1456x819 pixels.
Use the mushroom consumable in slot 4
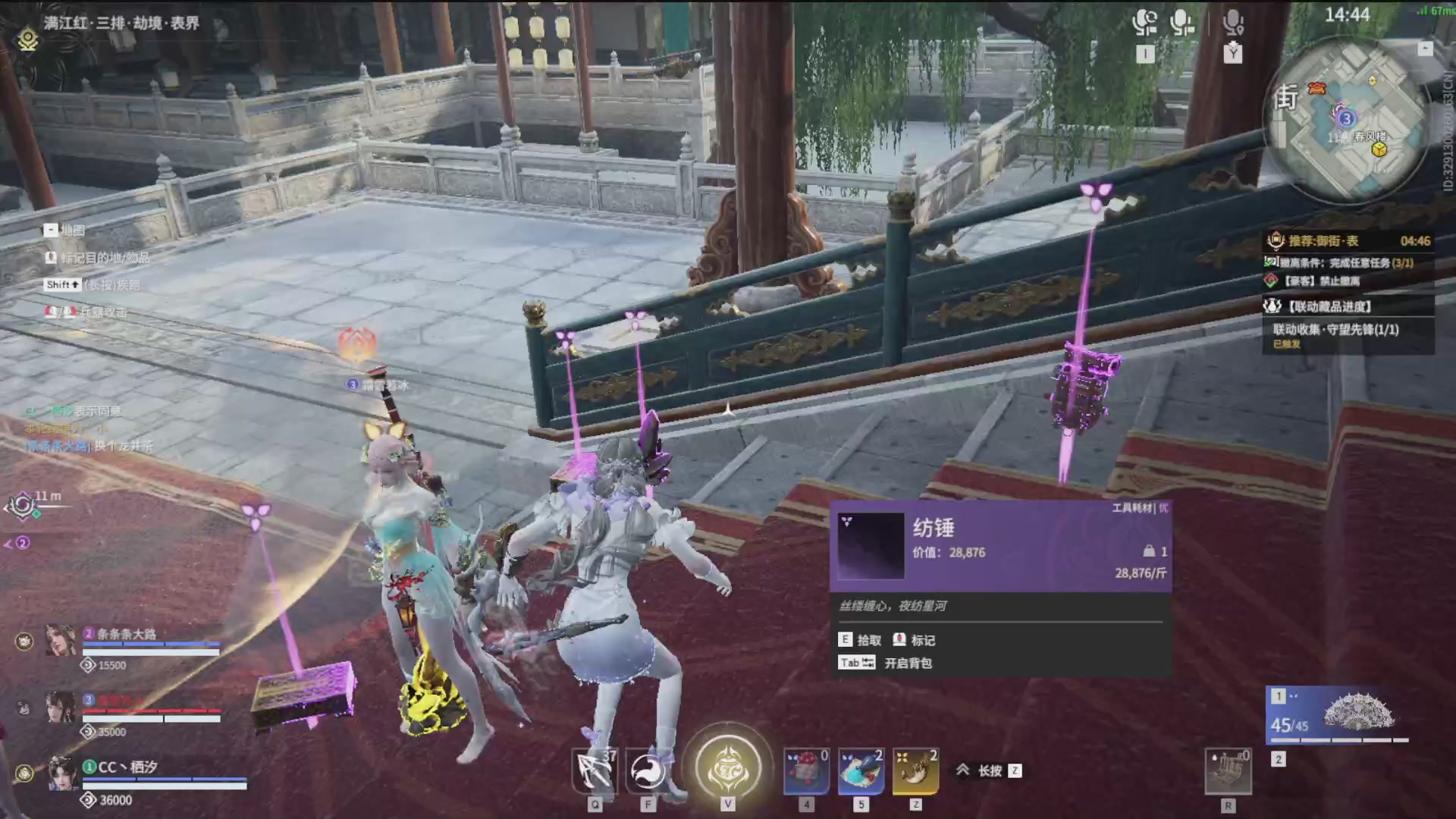805,770
